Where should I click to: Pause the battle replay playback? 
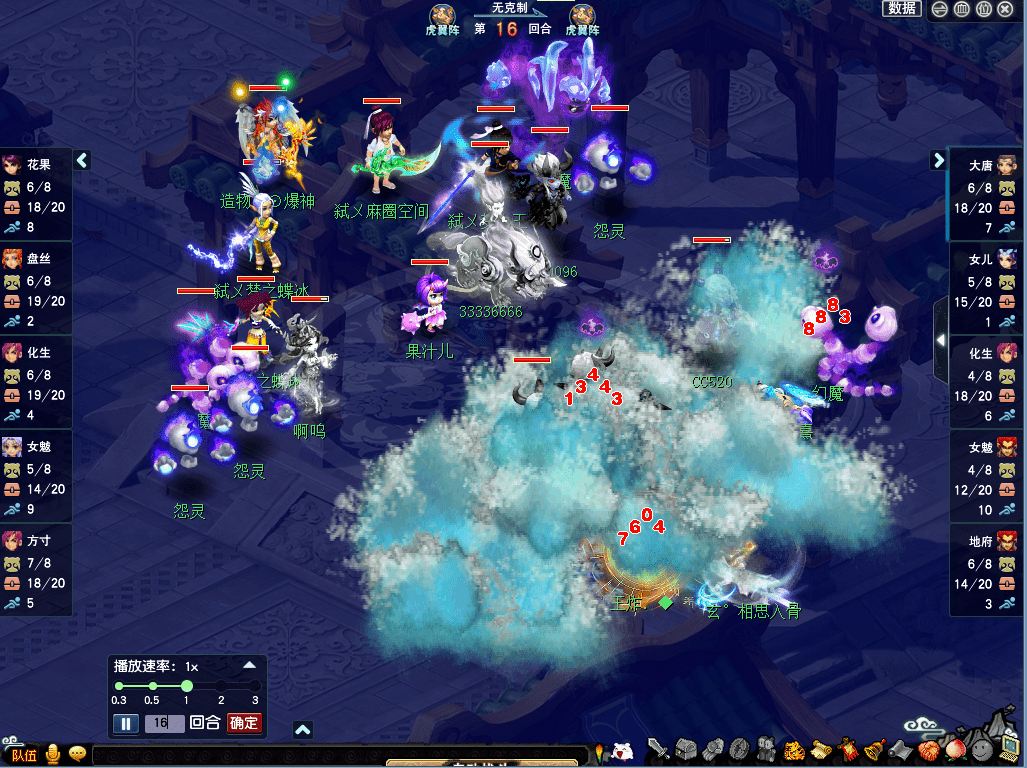(x=126, y=723)
